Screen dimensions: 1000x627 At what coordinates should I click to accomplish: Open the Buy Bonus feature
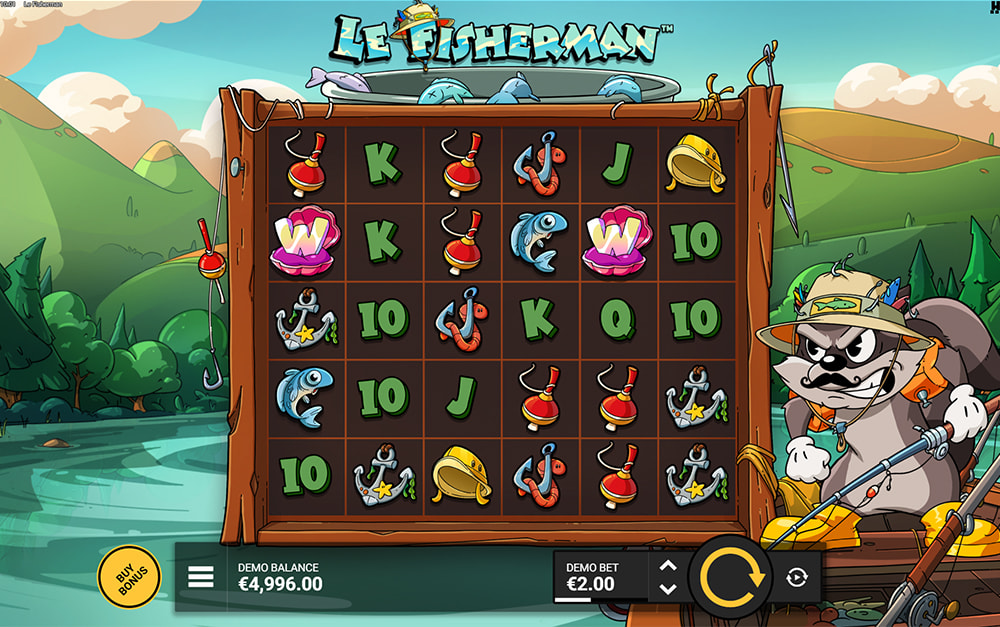click(x=128, y=577)
